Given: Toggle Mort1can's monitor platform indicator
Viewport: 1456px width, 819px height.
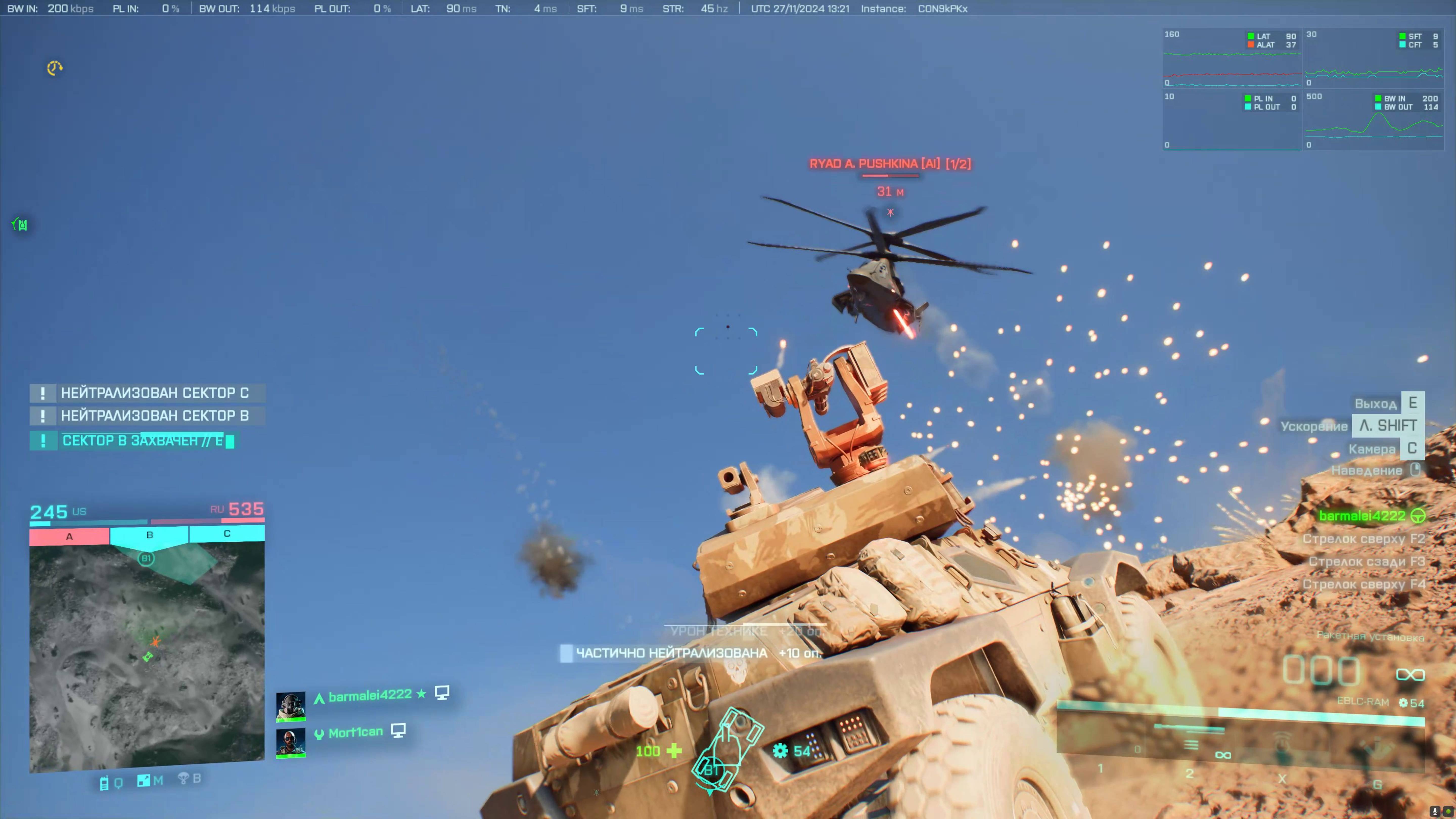Looking at the screenshot, I should coord(398,730).
